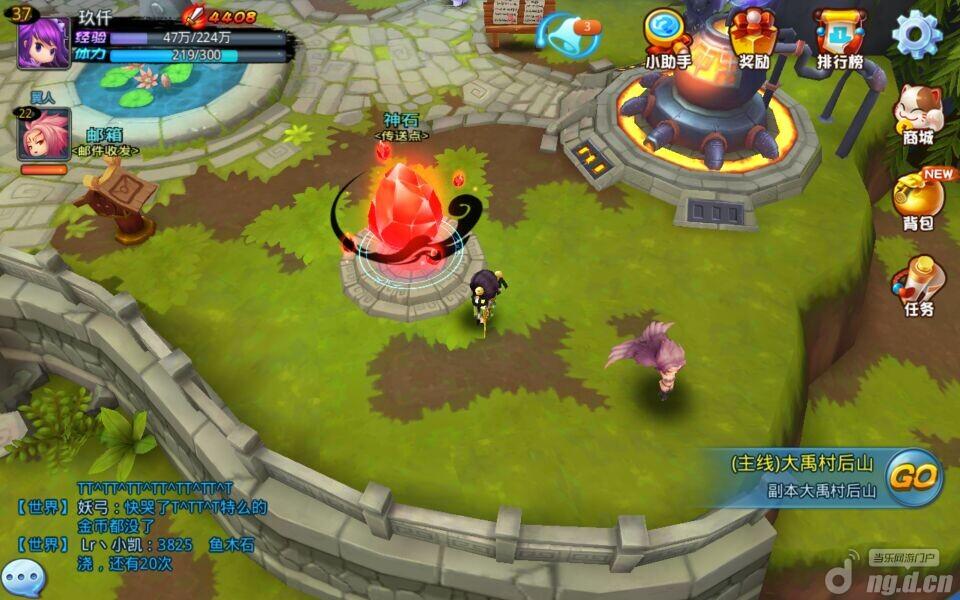Show the 排行榜 leaderboard
This screenshot has width=960, height=600.
coord(839,40)
